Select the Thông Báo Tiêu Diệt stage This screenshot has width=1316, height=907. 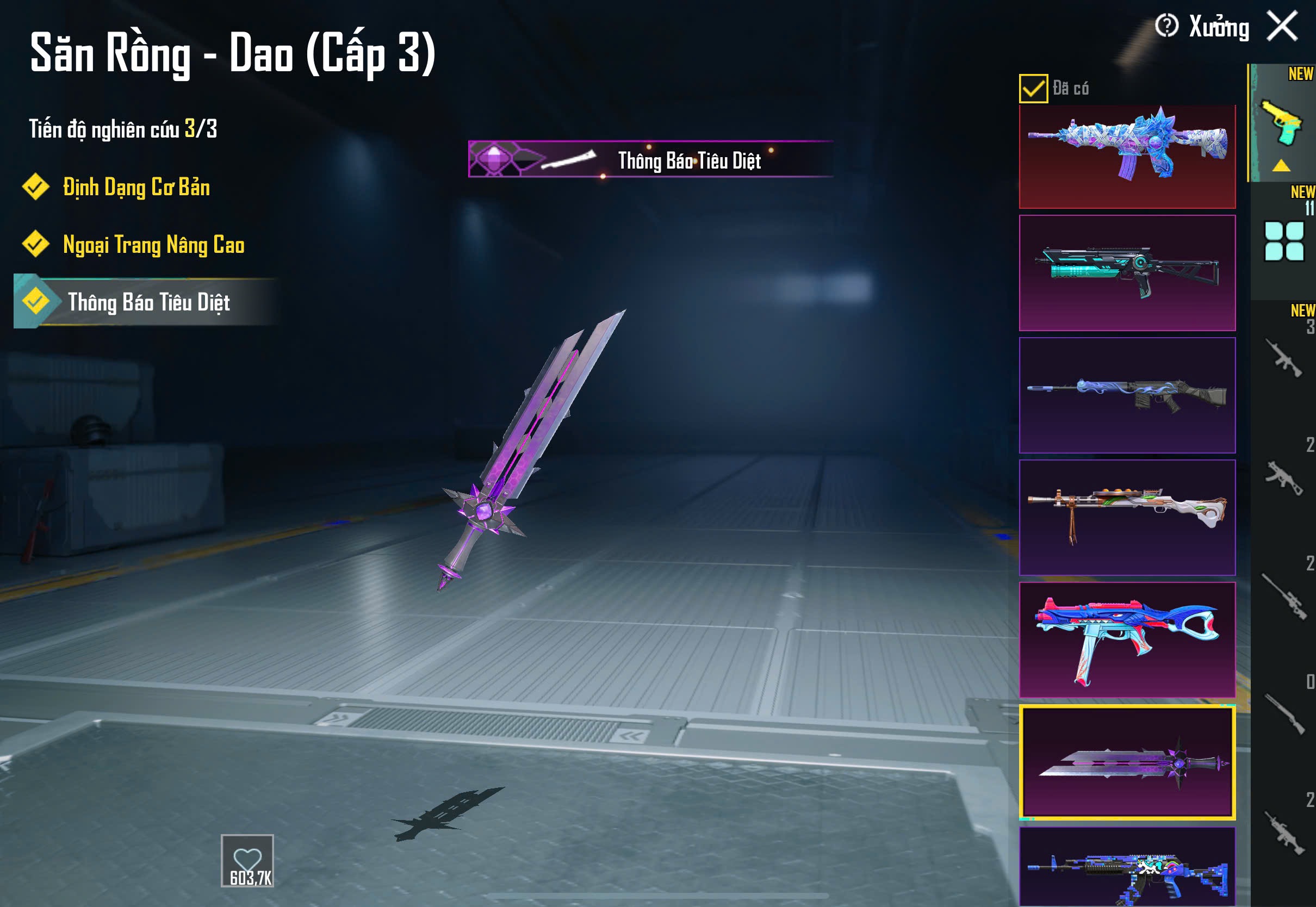(148, 302)
